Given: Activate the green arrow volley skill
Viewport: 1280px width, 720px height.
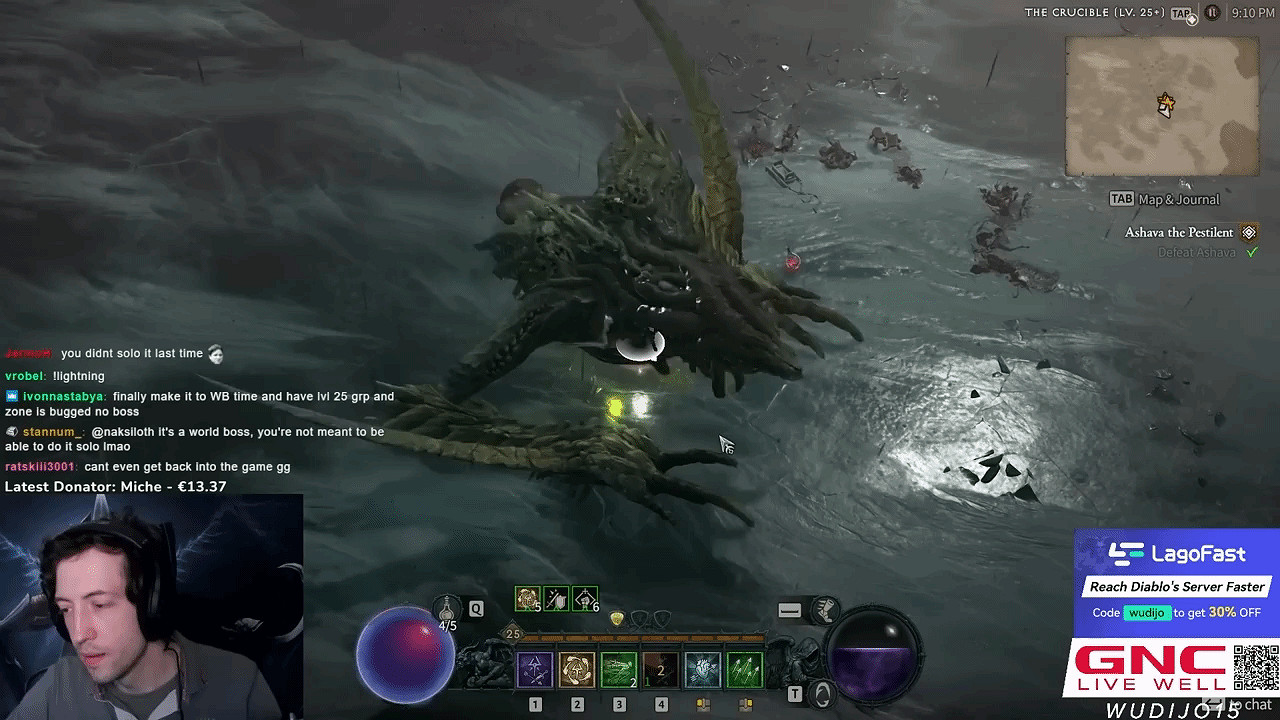Looking at the screenshot, I should pos(744,669).
